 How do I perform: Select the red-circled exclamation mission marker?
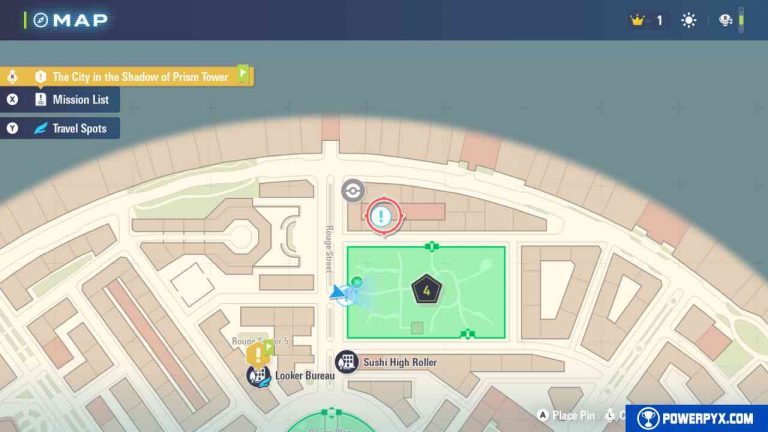(x=381, y=215)
